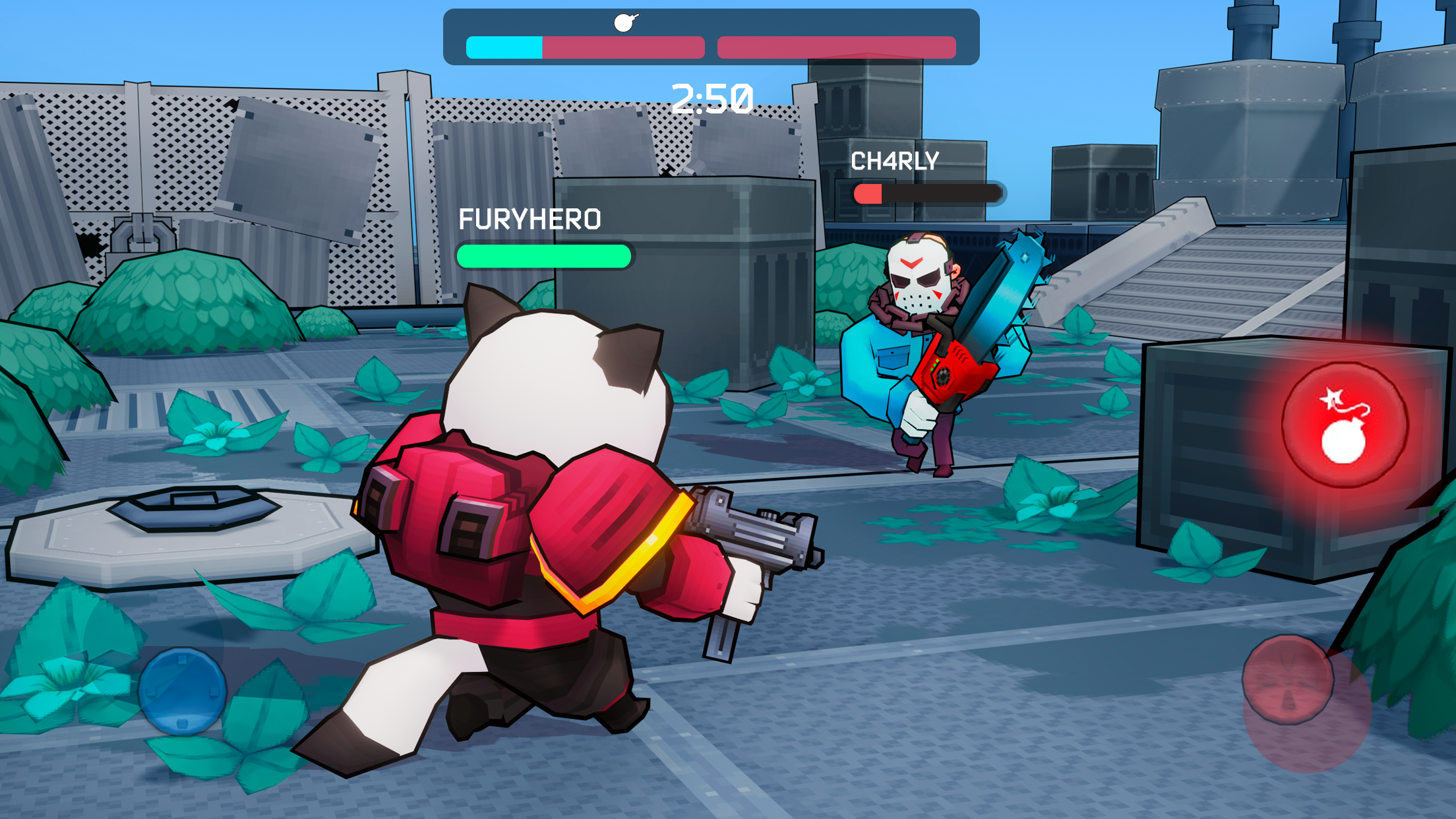Click the cyan team score bar

click(x=504, y=47)
